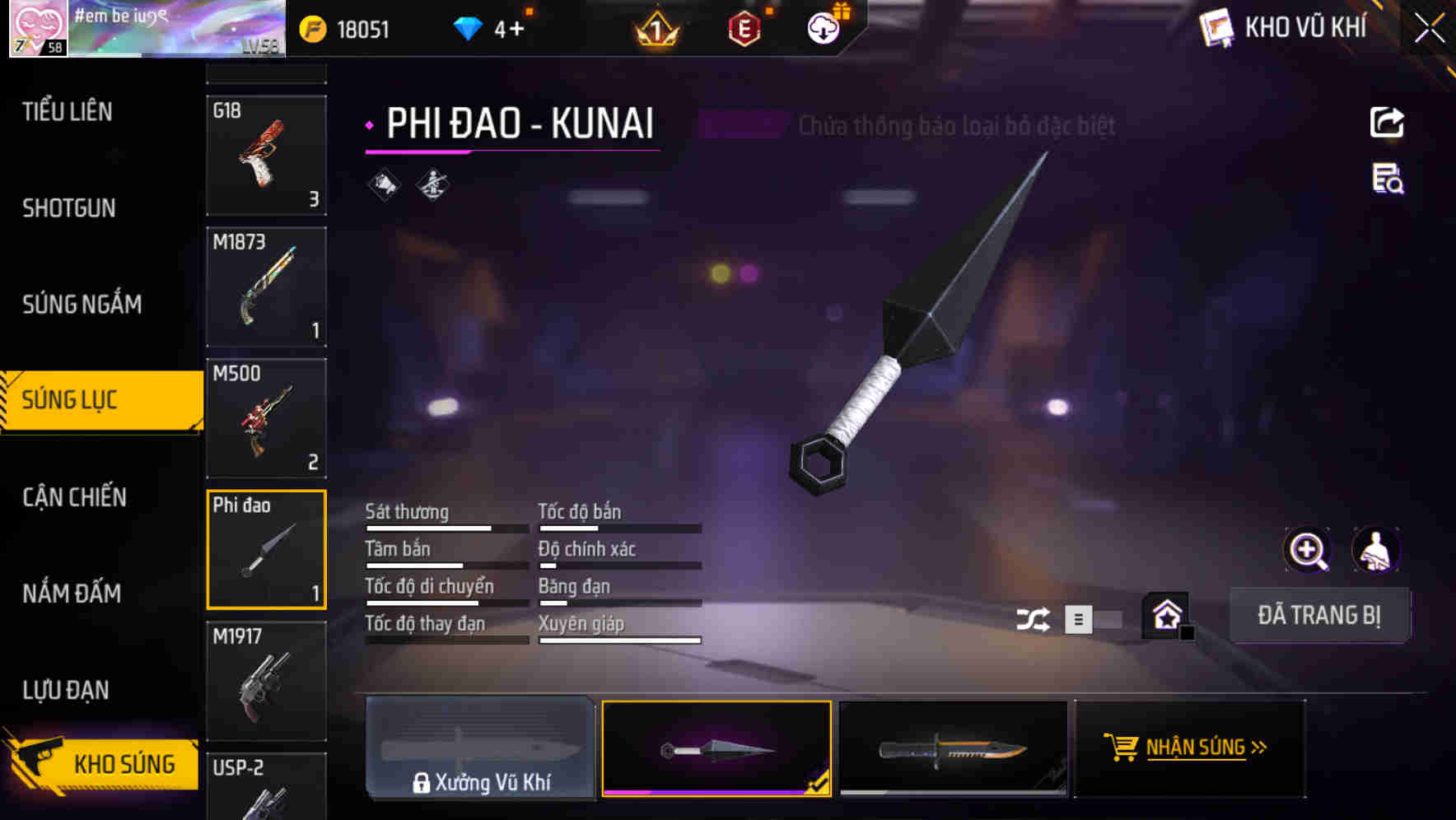The width and height of the screenshot is (1456, 820).
Task: Open the CẬN CHIẾN category
Action: [72, 497]
